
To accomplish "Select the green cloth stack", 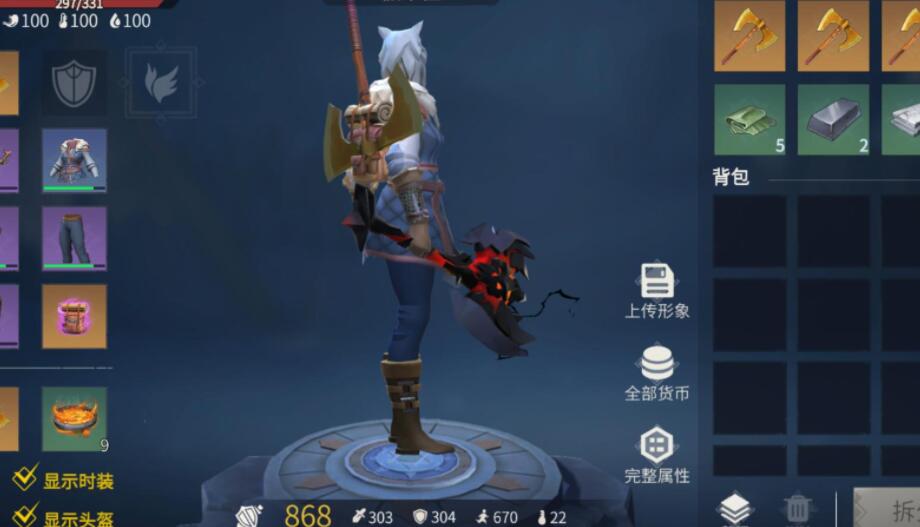I will pyautogui.click(x=749, y=120).
